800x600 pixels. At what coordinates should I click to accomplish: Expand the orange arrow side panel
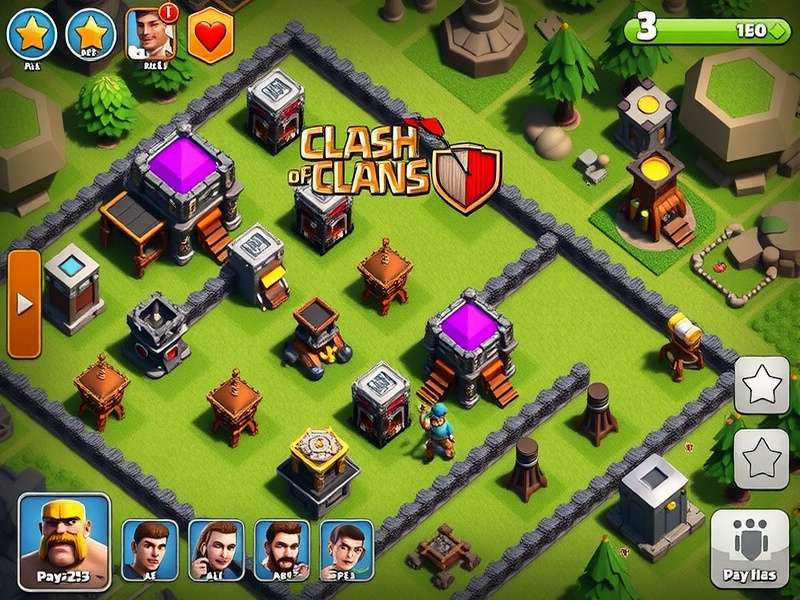coord(24,303)
